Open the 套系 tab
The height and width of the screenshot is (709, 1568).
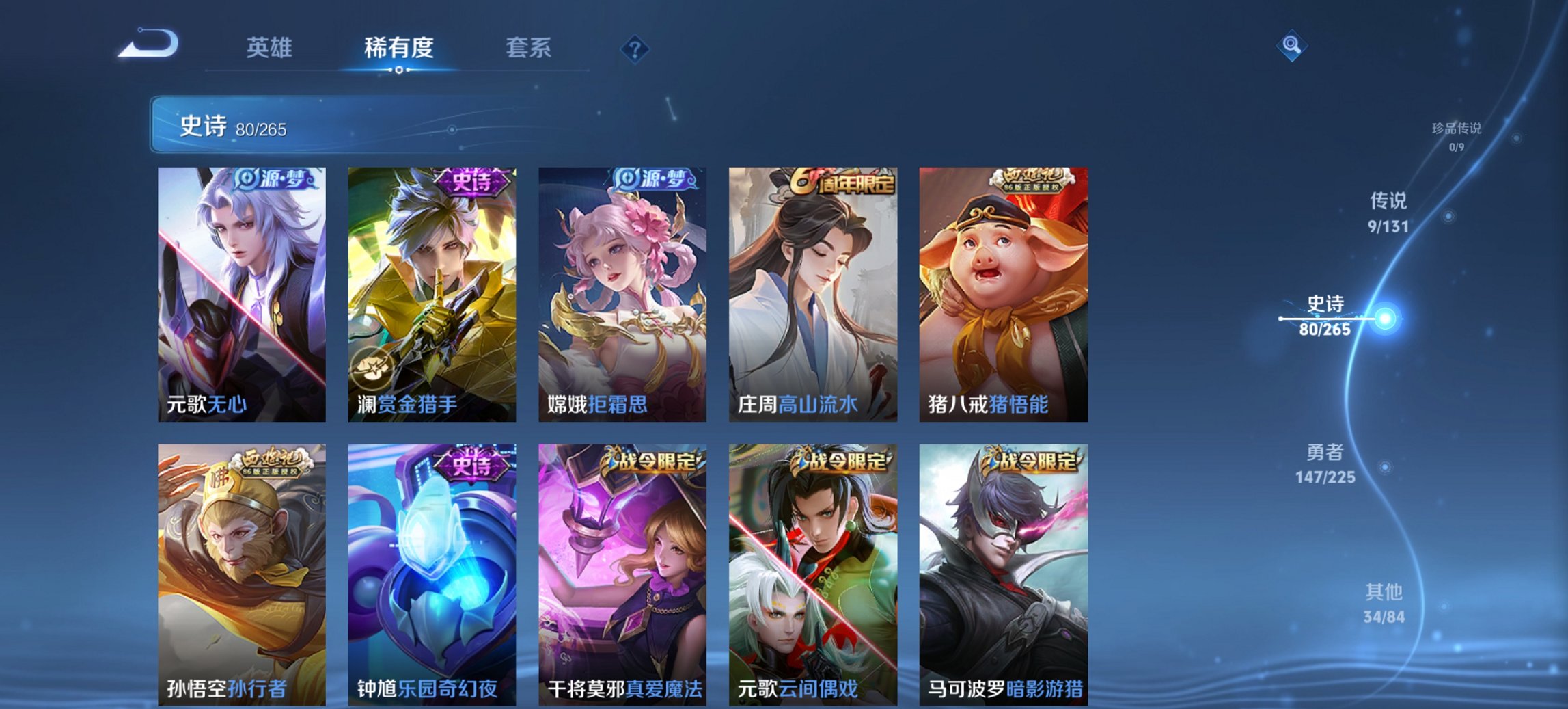529,48
